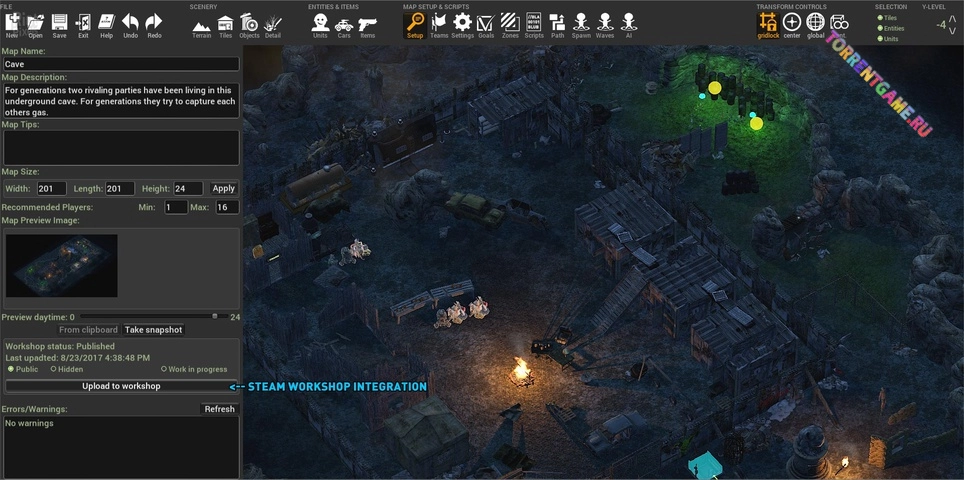This screenshot has width=964, height=480.
Task: Set workshop visibility to Hidden
Action: pyautogui.click(x=53, y=370)
